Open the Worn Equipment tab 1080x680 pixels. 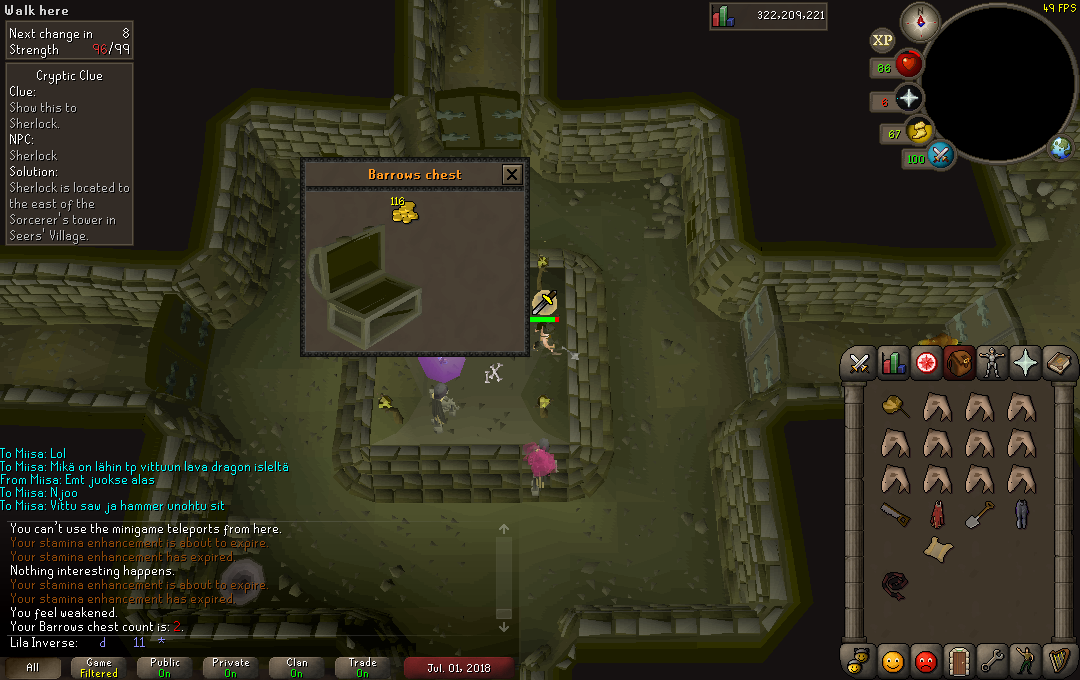point(992,364)
